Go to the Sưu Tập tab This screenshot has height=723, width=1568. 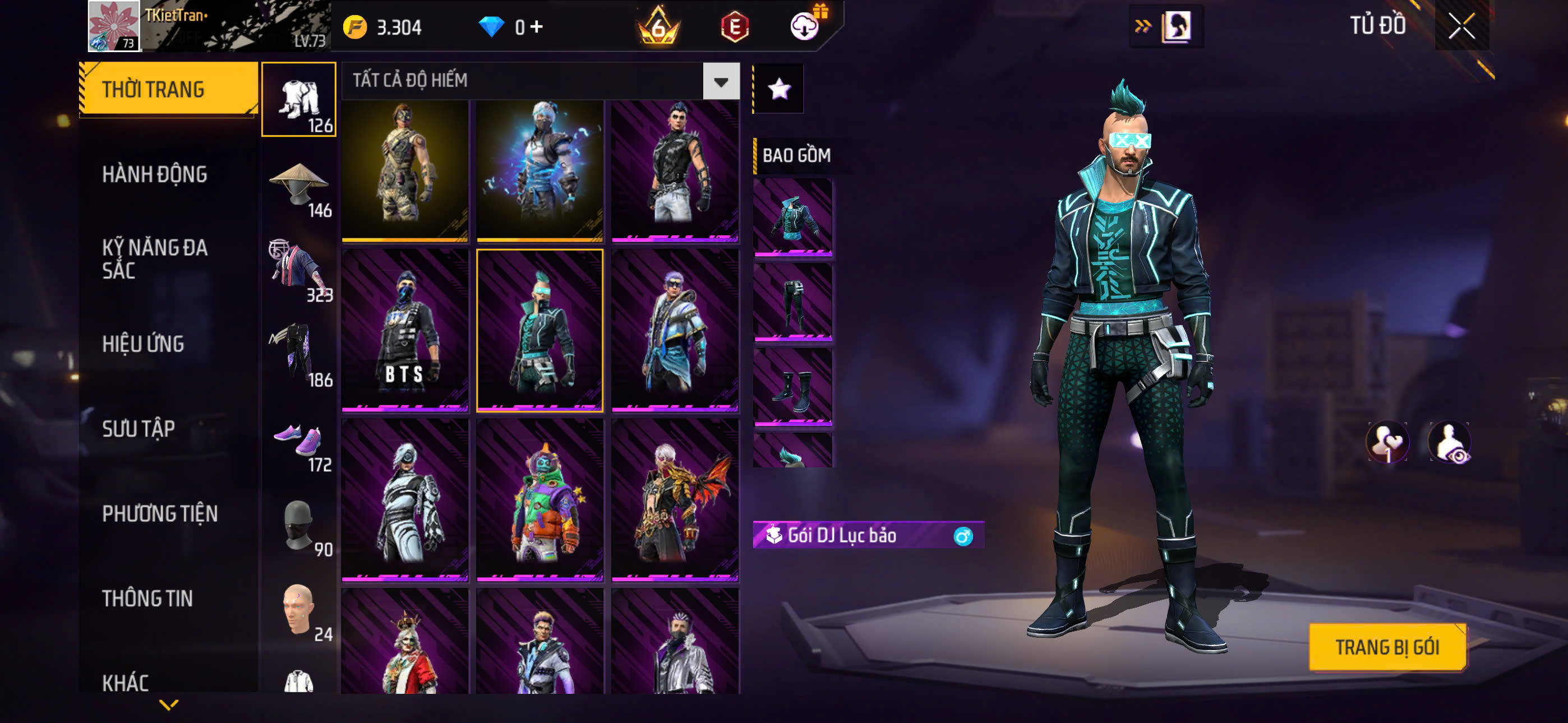pos(139,429)
